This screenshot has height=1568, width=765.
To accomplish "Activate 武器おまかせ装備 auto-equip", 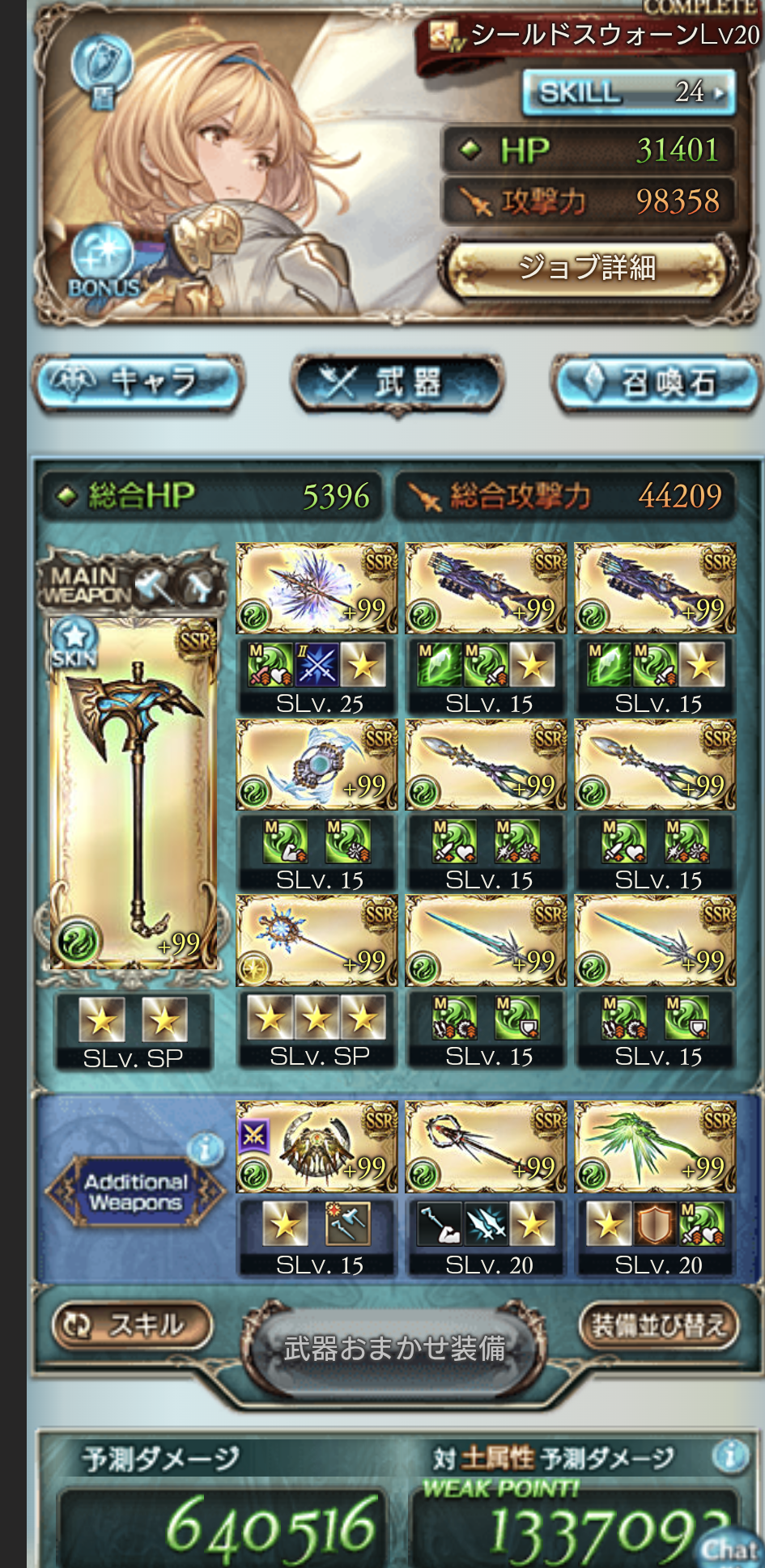I will (395, 1348).
